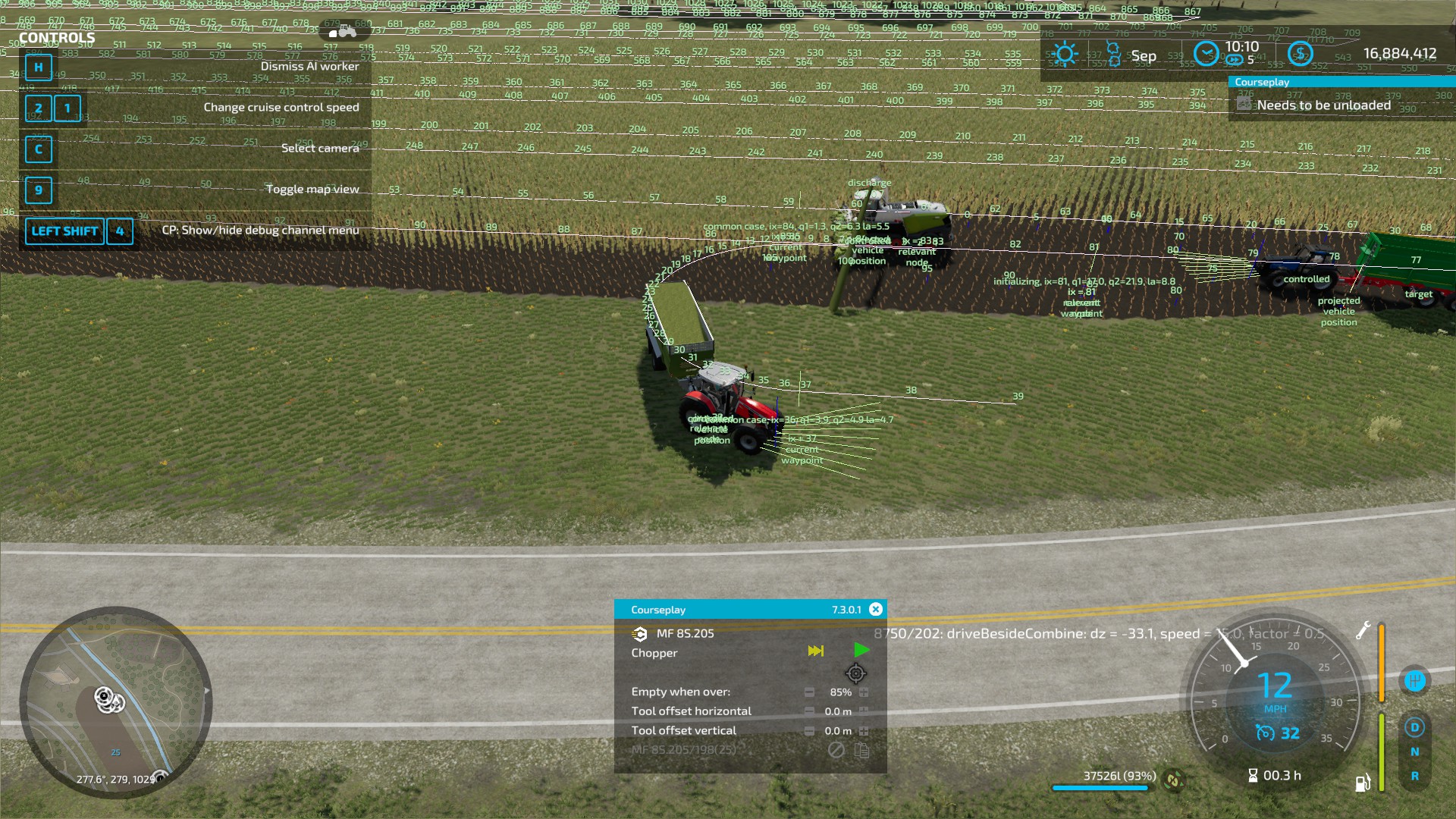Select the Courseplay gear icon beside MF 8S.205
1456x819 pixels.
click(x=639, y=634)
